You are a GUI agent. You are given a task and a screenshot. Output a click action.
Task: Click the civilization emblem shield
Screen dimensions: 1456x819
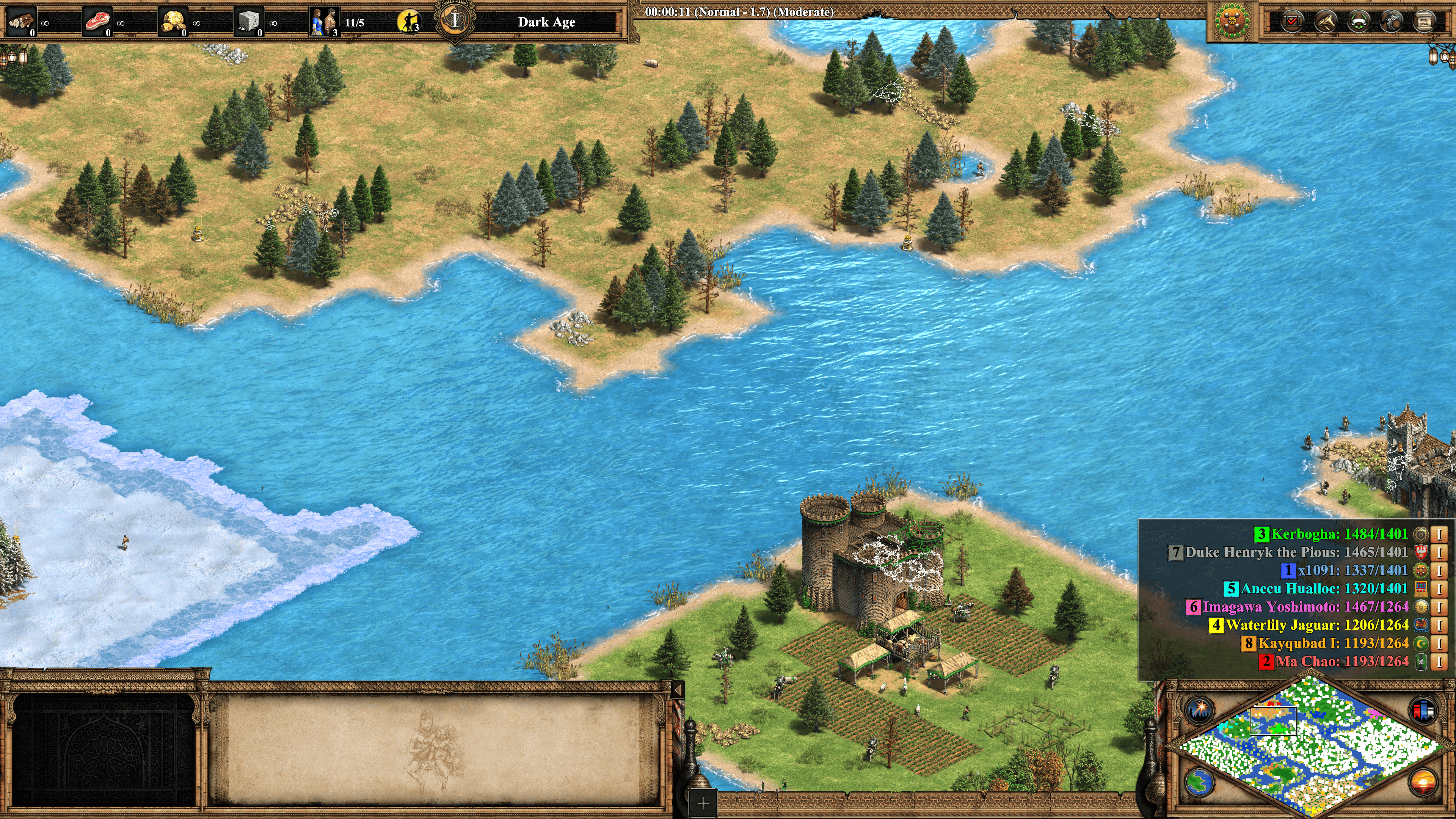(x=1232, y=22)
